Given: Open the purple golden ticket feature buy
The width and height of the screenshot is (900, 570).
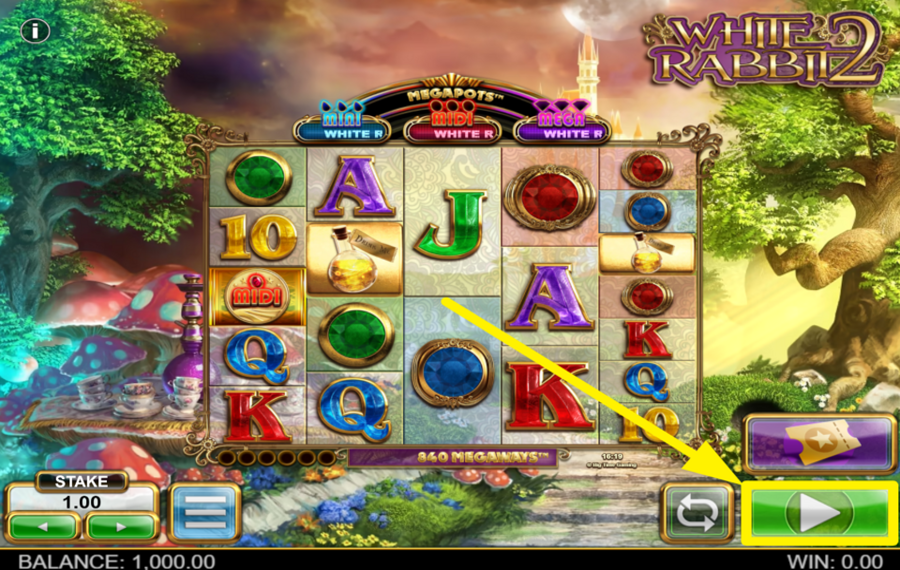Looking at the screenshot, I should [x=819, y=443].
